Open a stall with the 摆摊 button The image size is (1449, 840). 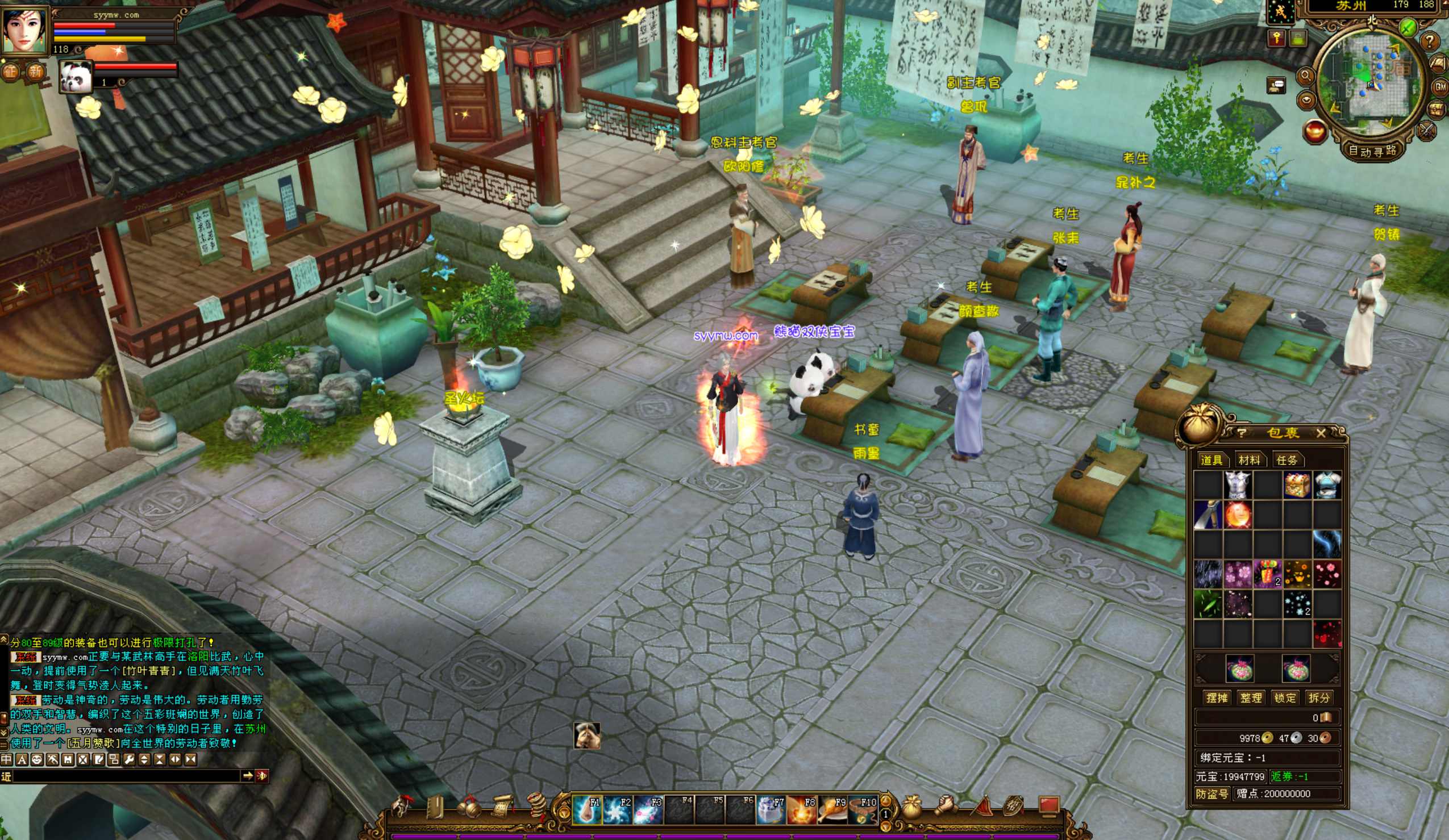pos(1217,697)
